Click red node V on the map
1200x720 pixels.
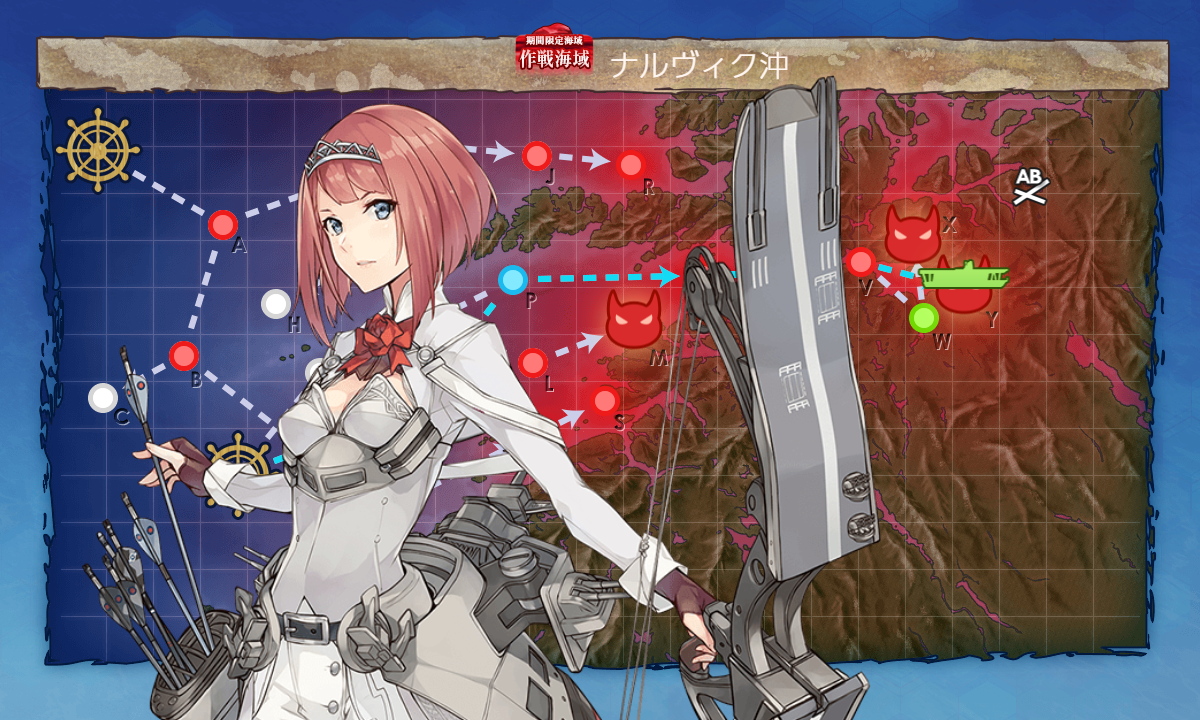tap(860, 263)
